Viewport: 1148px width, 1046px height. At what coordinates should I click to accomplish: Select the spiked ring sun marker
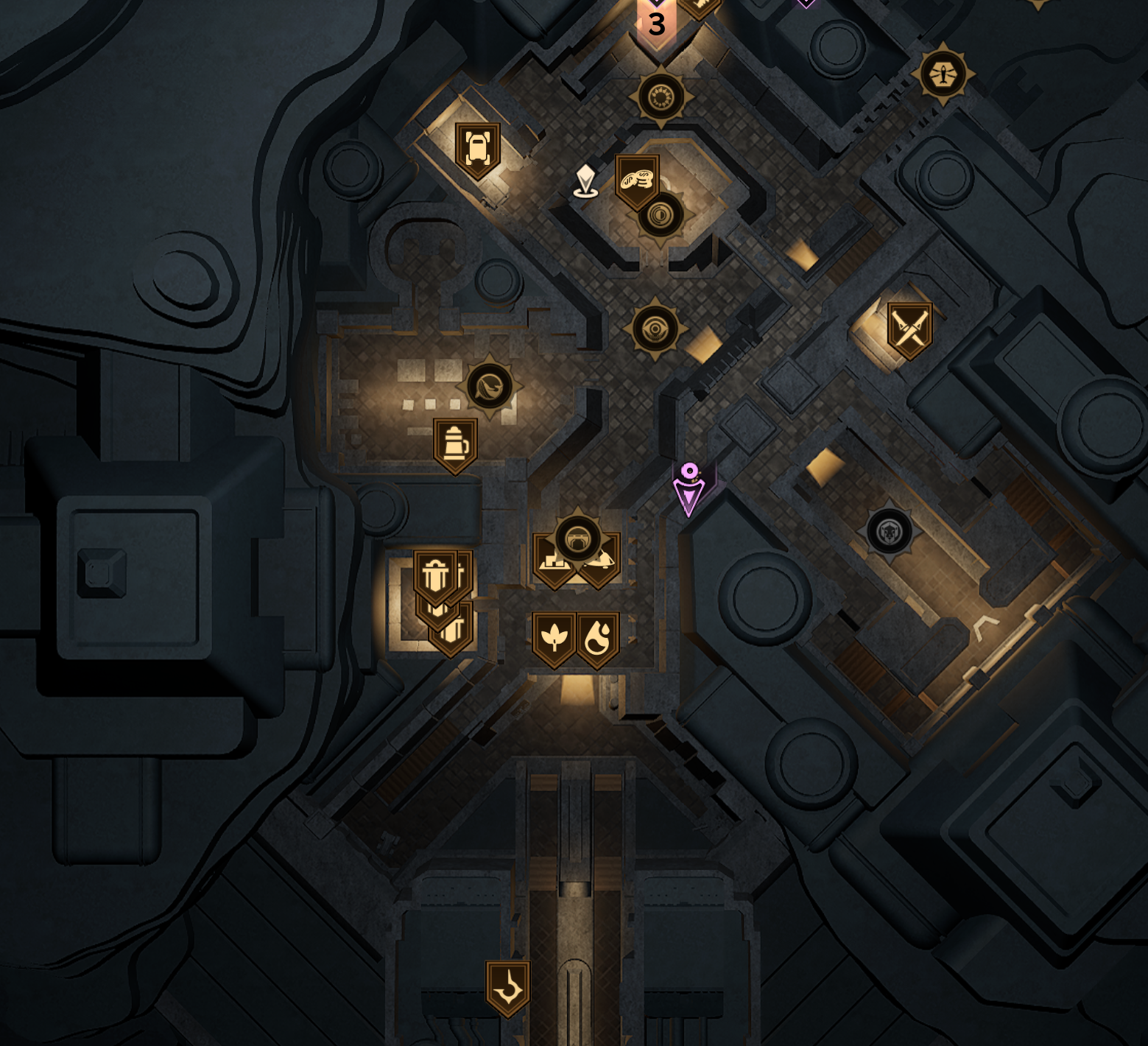tap(661, 96)
